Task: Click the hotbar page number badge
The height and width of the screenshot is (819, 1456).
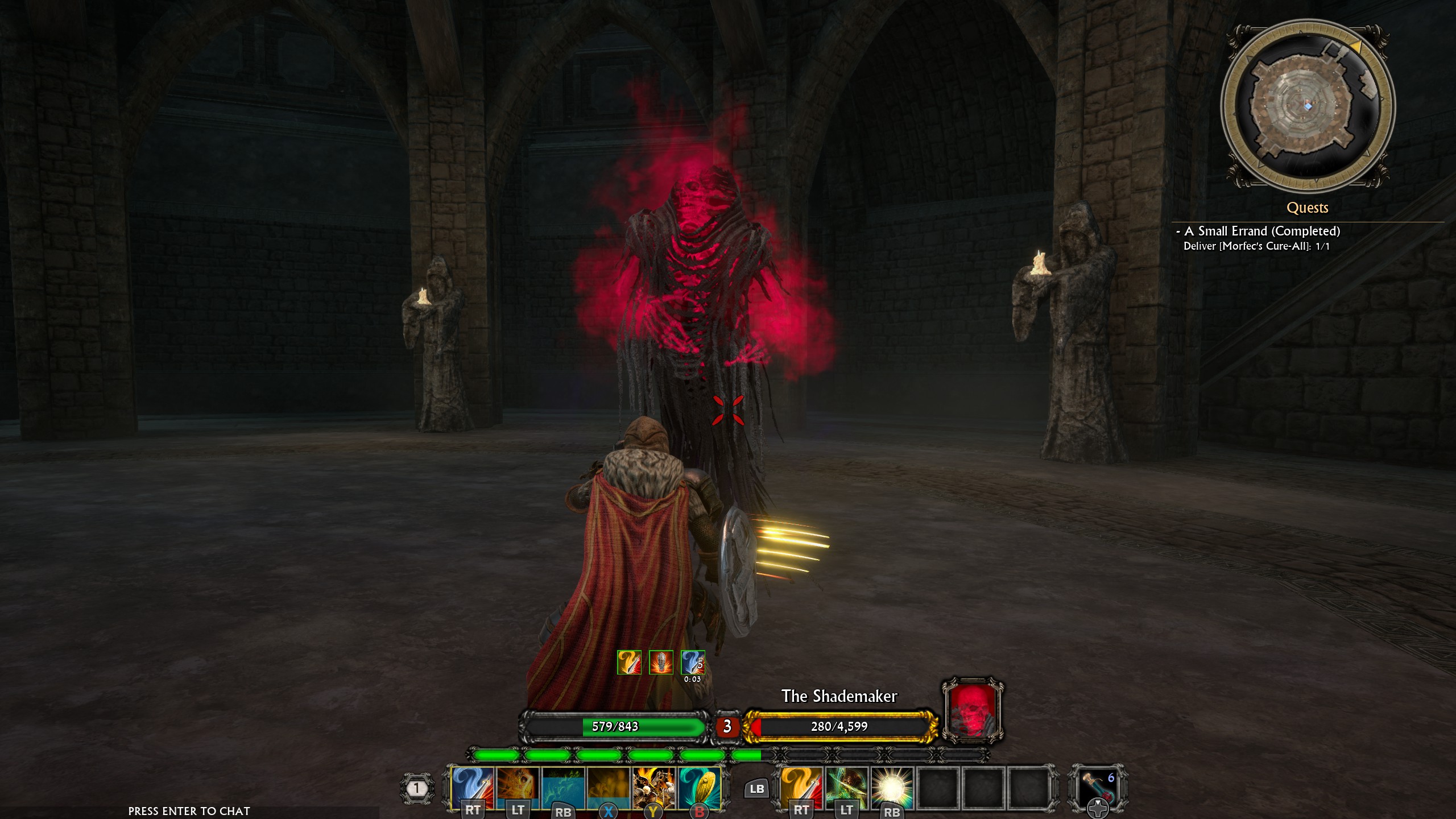Action: [417, 788]
